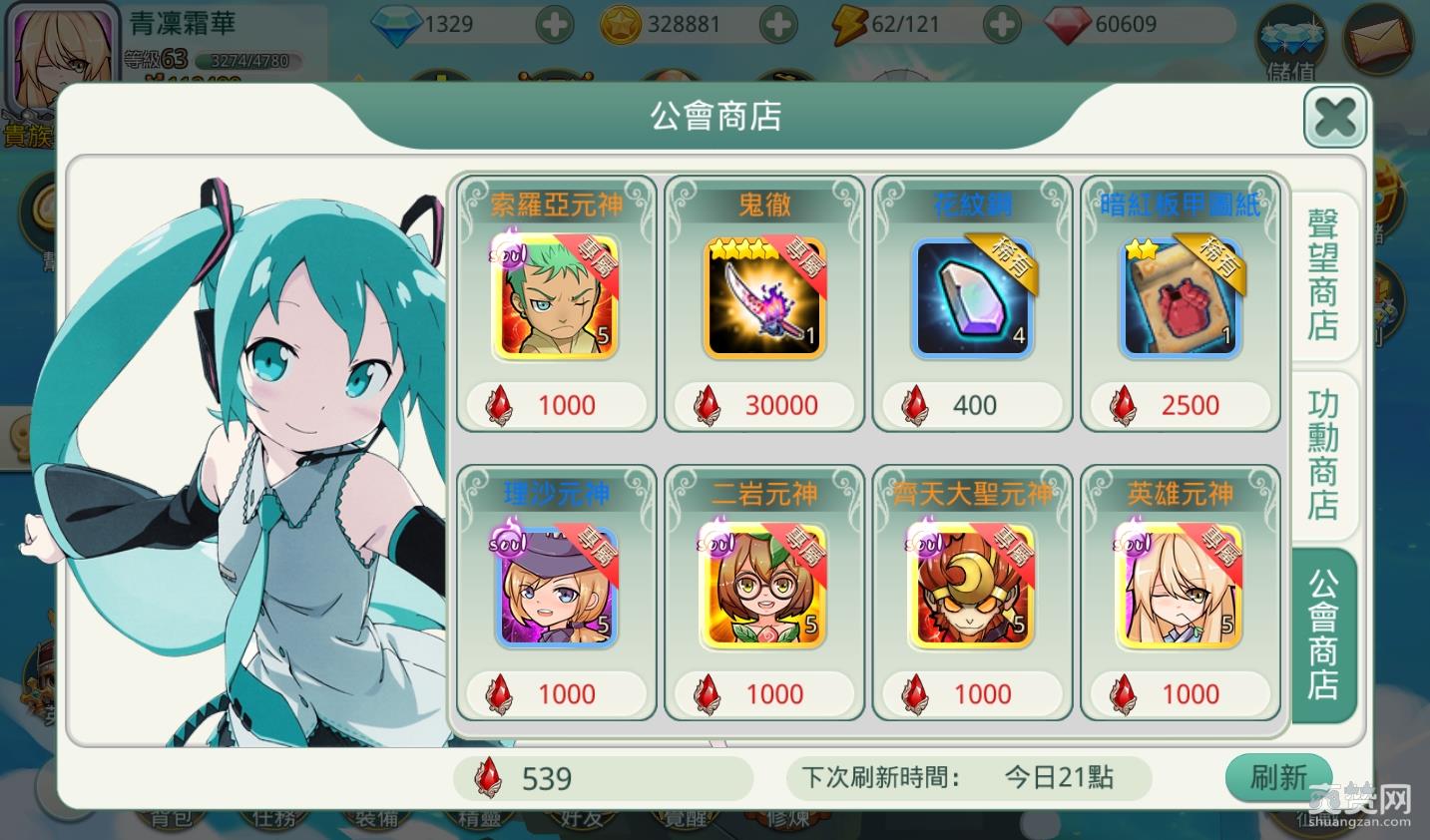View the 鬼徹 sword item thumbnail
Screen dimensions: 1430x840
[x=764, y=297]
